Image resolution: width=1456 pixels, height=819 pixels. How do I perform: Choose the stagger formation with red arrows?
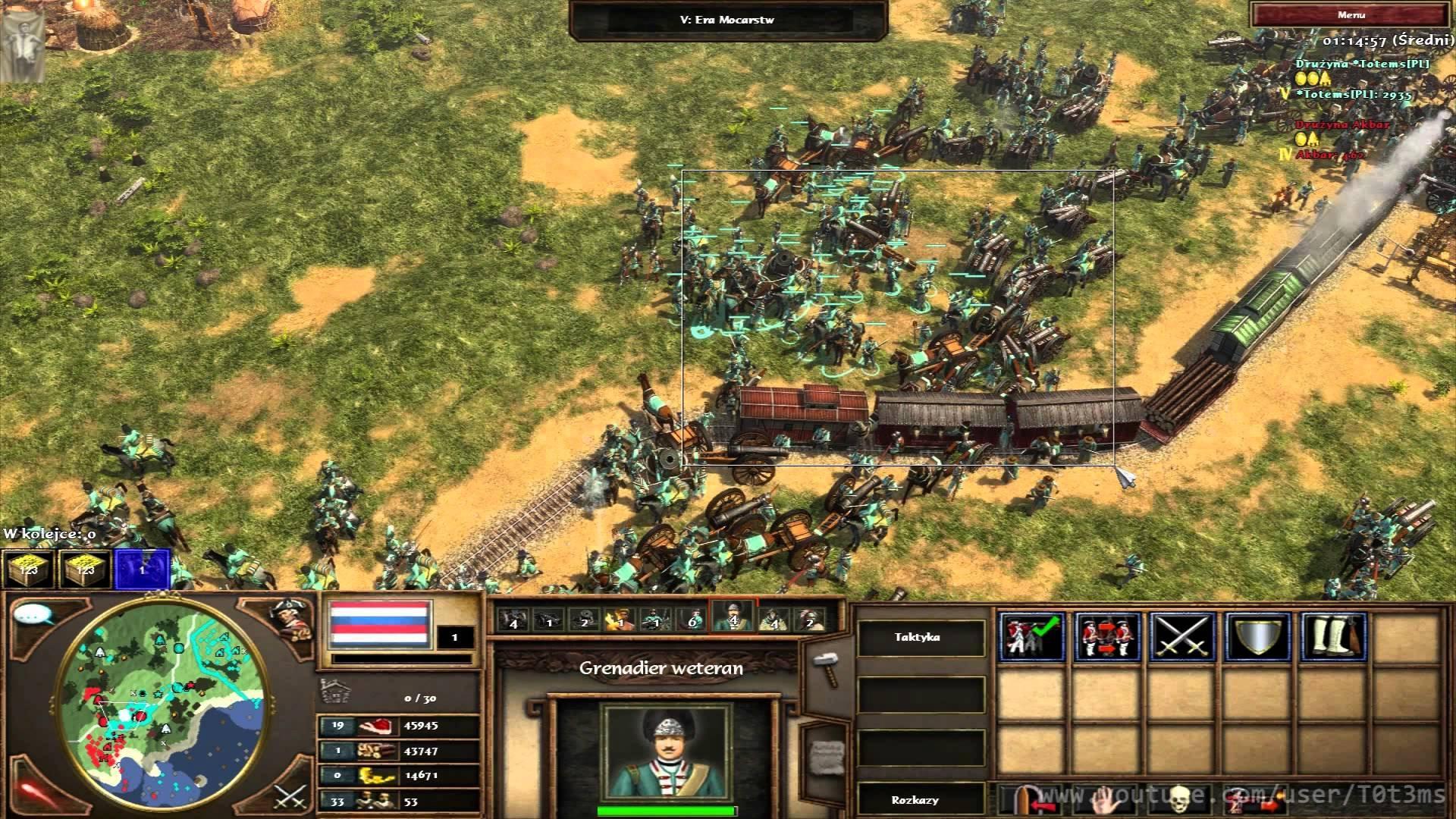[1107, 636]
